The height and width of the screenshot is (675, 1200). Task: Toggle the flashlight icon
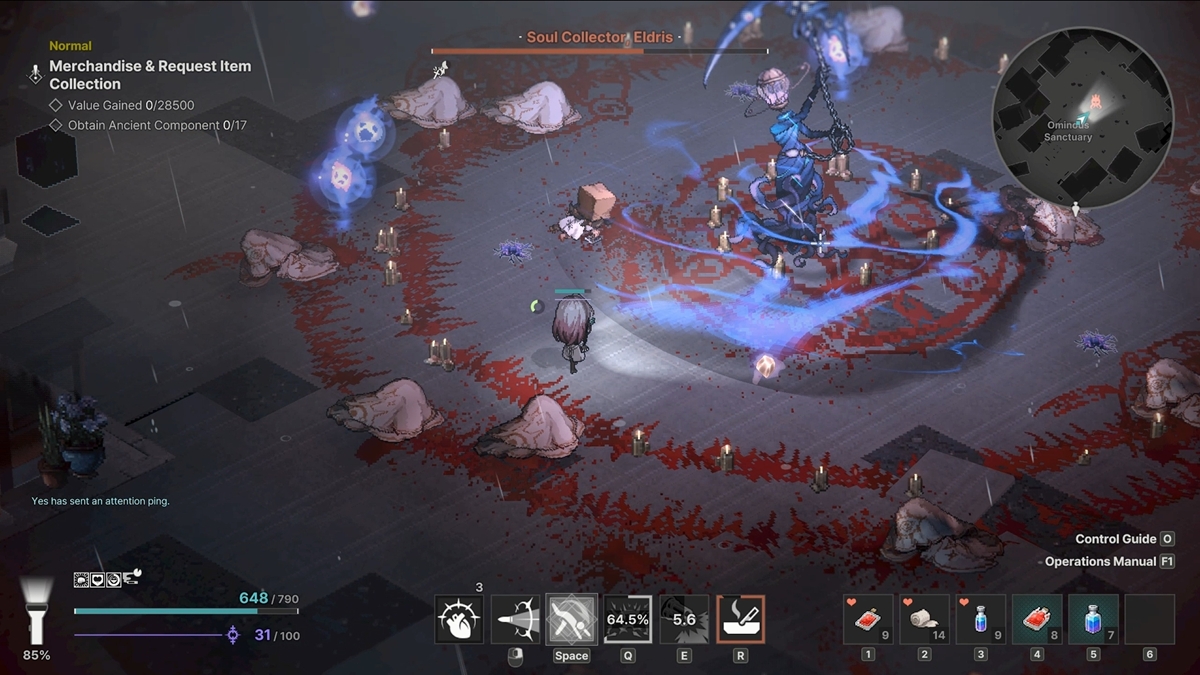click(37, 610)
